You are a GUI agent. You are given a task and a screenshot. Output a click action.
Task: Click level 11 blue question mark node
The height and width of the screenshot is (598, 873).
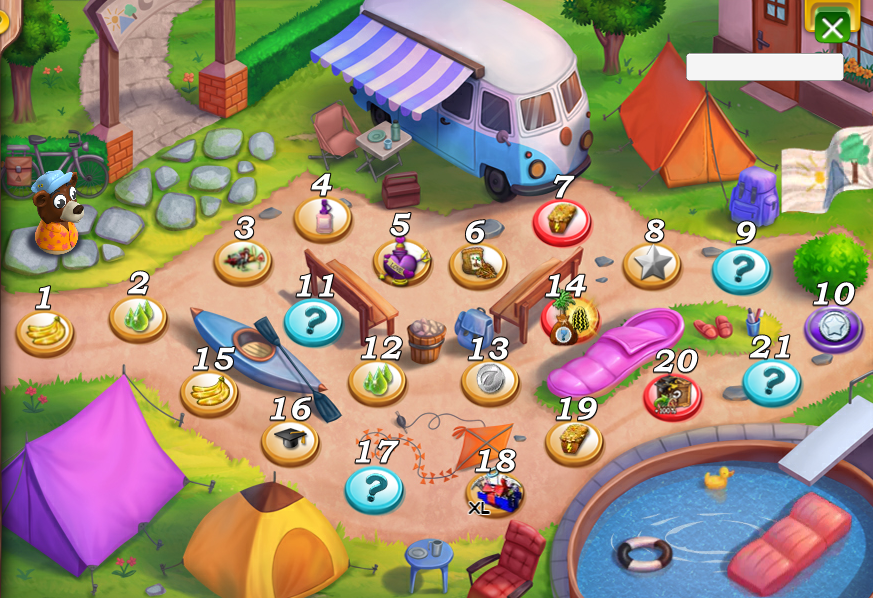tap(833, 327)
